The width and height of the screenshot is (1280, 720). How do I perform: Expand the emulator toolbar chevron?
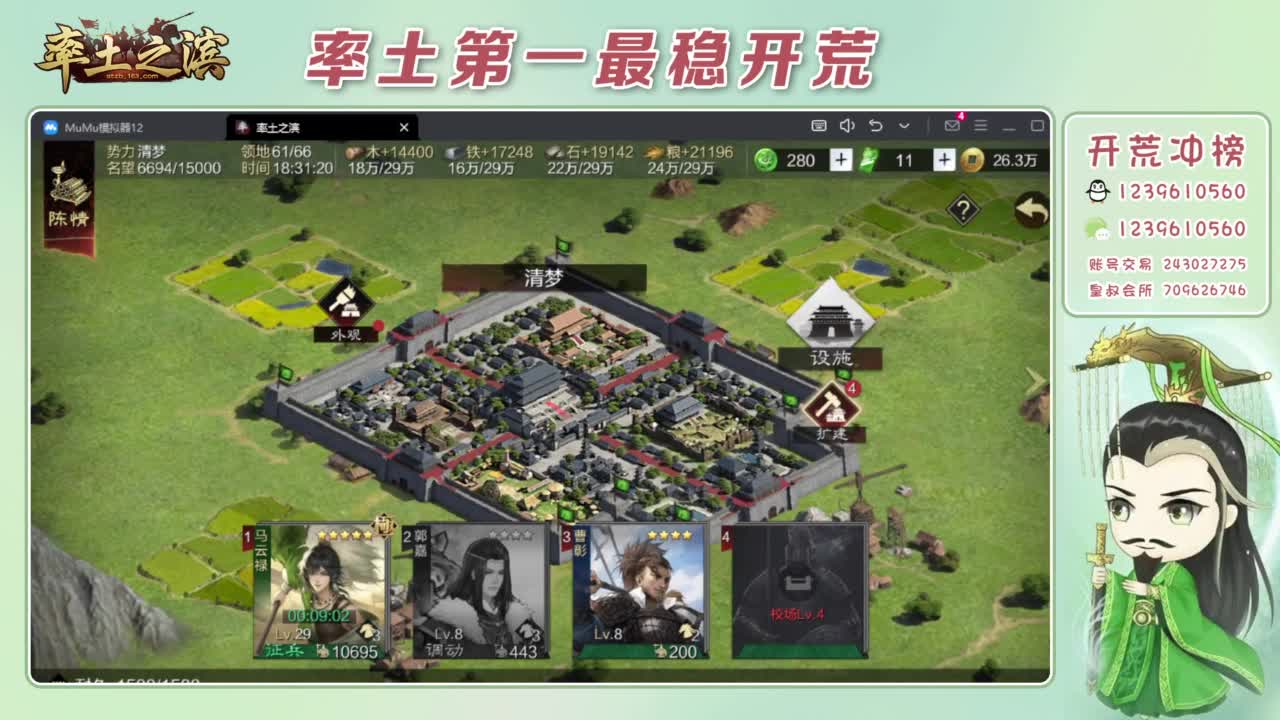tap(904, 126)
